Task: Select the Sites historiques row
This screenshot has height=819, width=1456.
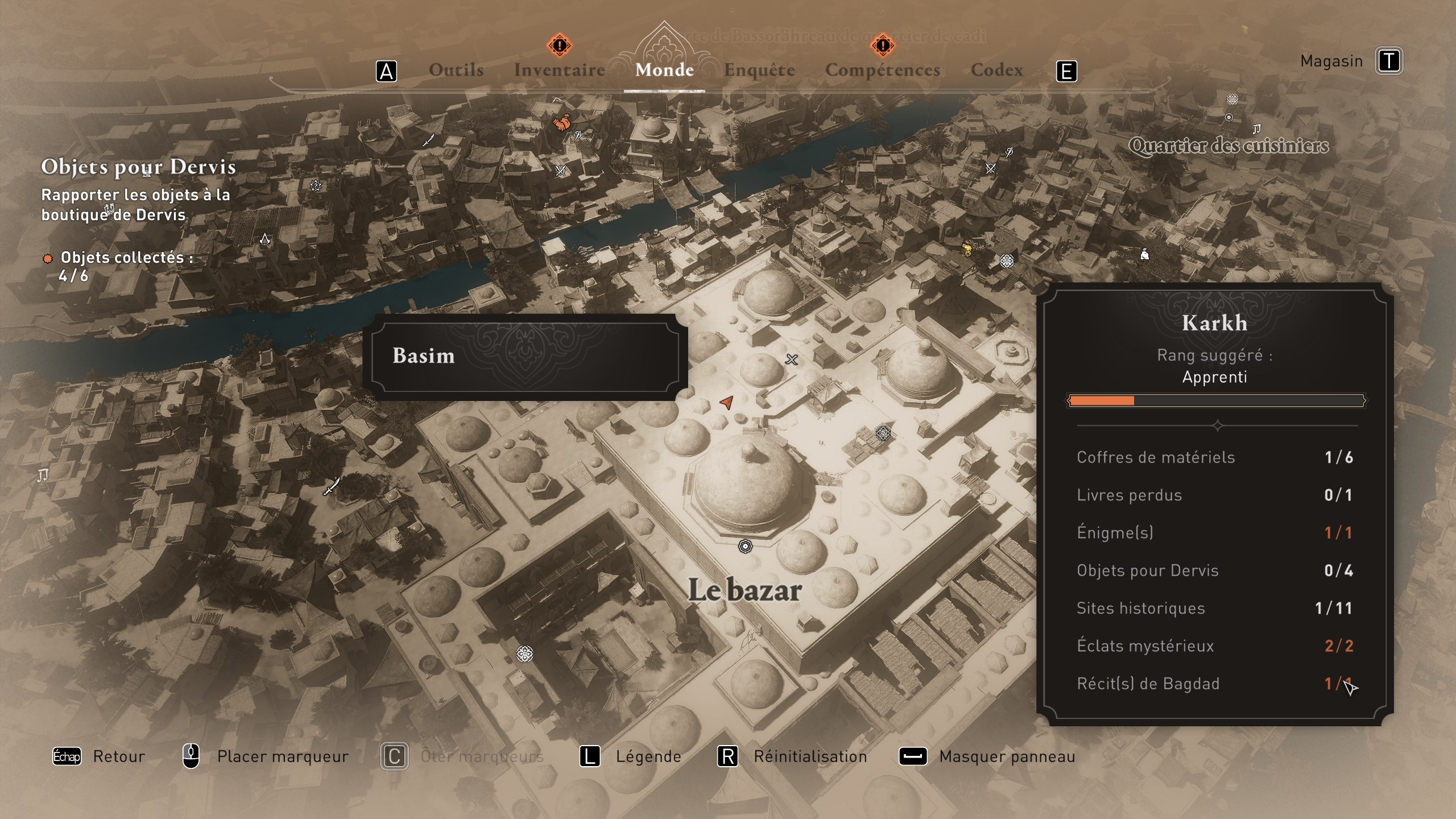Action: (1214, 608)
